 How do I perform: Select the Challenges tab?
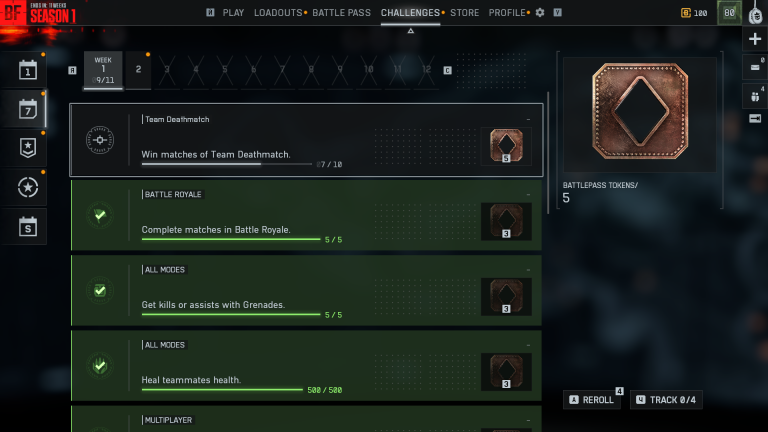(x=410, y=13)
